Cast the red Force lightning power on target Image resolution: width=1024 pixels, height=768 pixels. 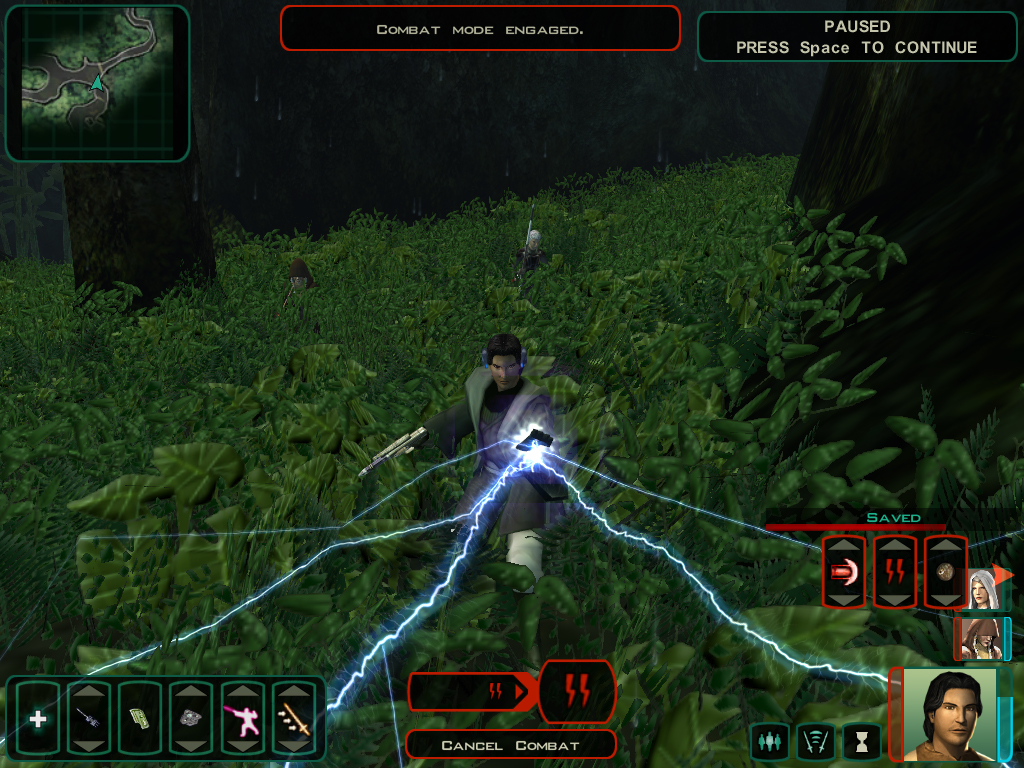point(895,572)
